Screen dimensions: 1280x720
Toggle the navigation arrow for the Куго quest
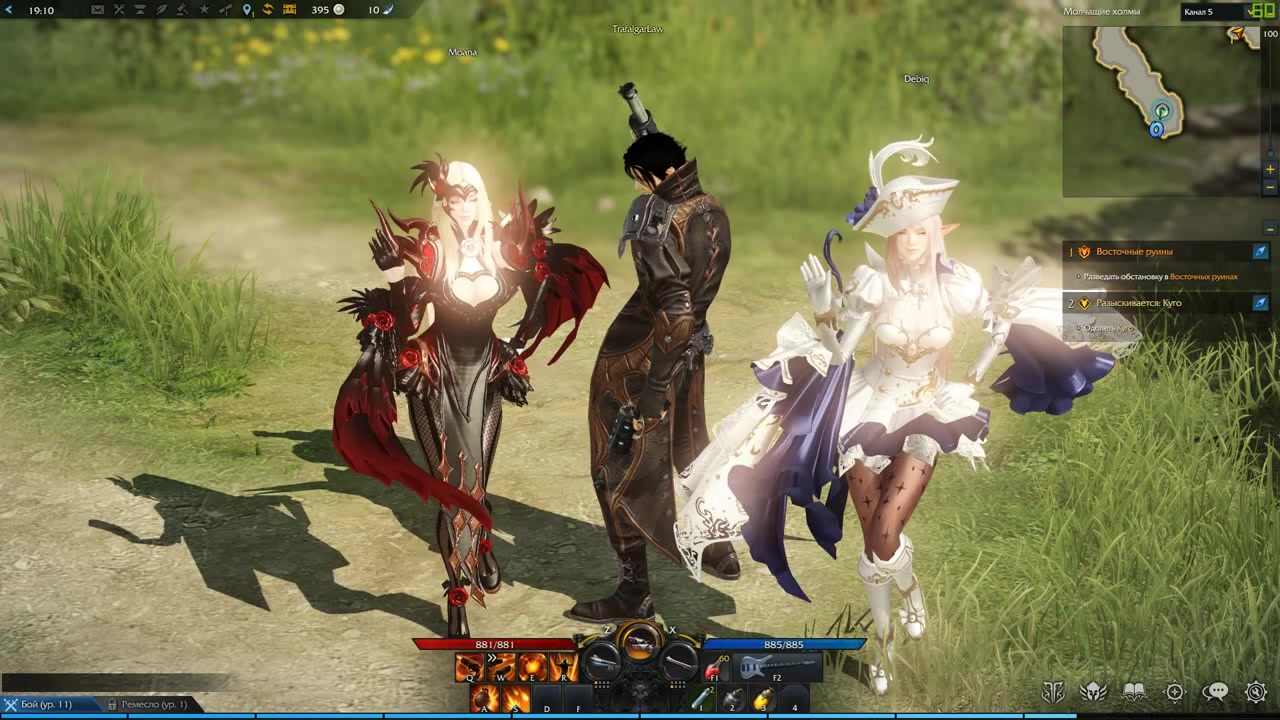click(1261, 303)
